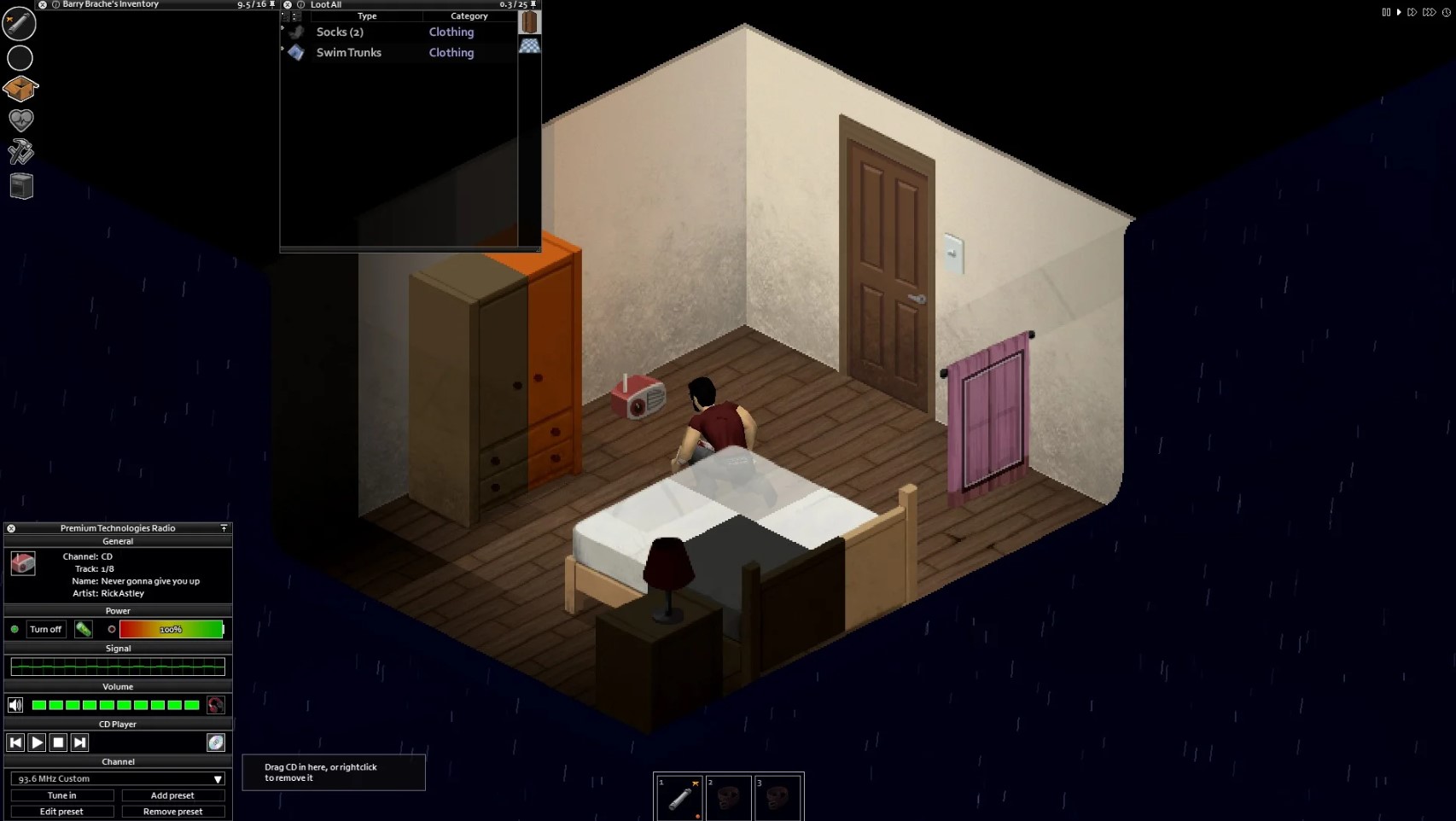Click the Category column header
Image resolution: width=1456 pixels, height=821 pixels.
point(469,15)
